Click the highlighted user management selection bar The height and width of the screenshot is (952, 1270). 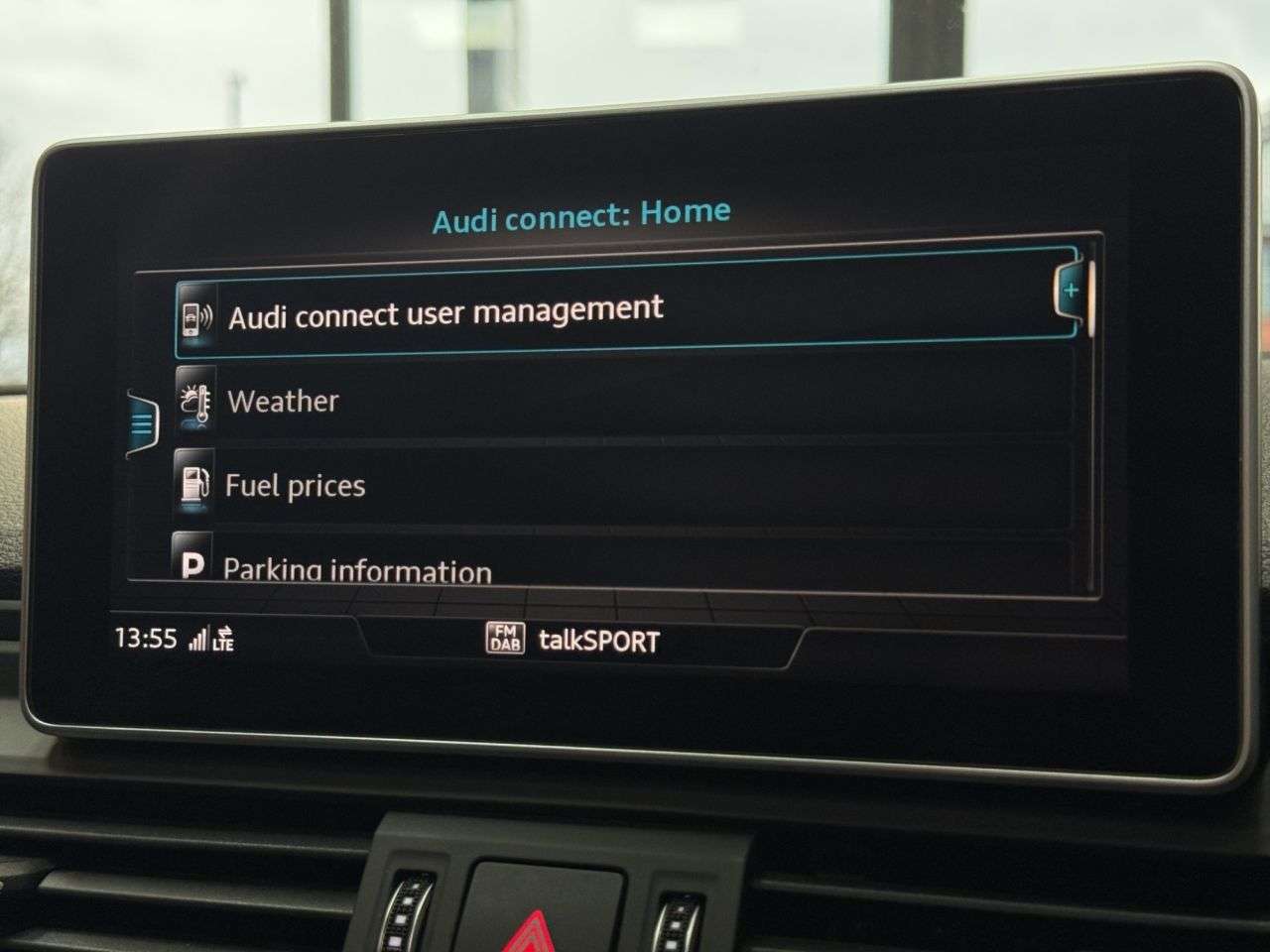coord(615,309)
